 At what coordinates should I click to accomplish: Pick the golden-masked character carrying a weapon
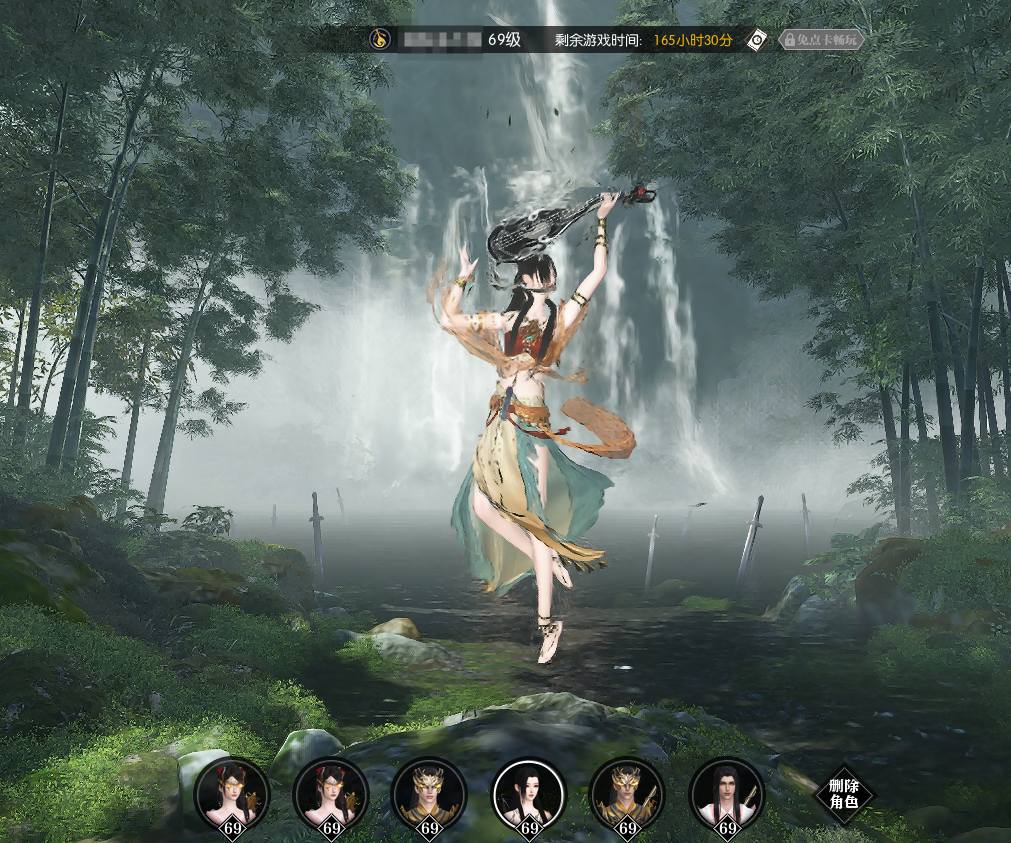click(627, 794)
